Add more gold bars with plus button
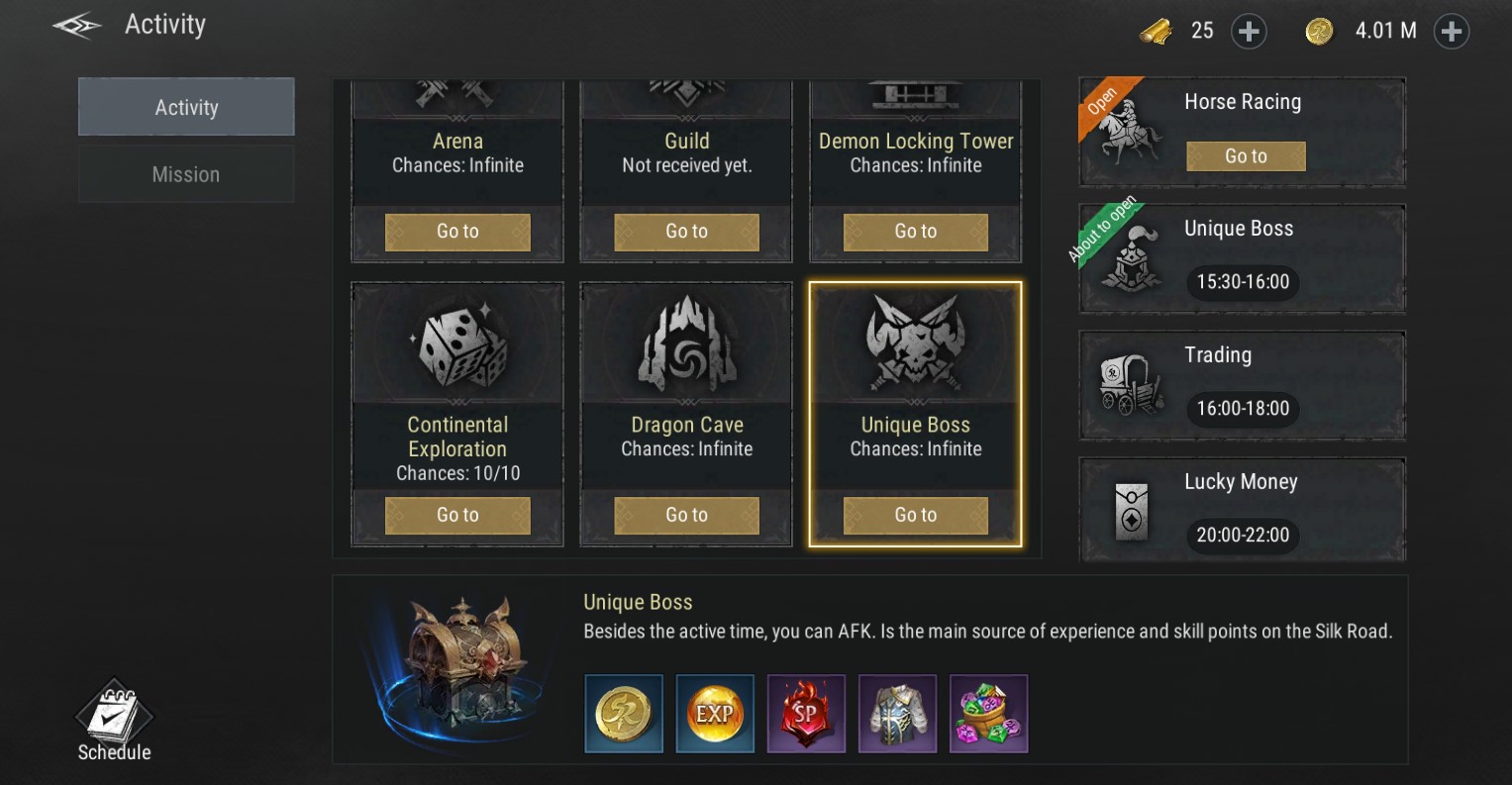Screen dimensions: 1512x785 coord(1249,32)
